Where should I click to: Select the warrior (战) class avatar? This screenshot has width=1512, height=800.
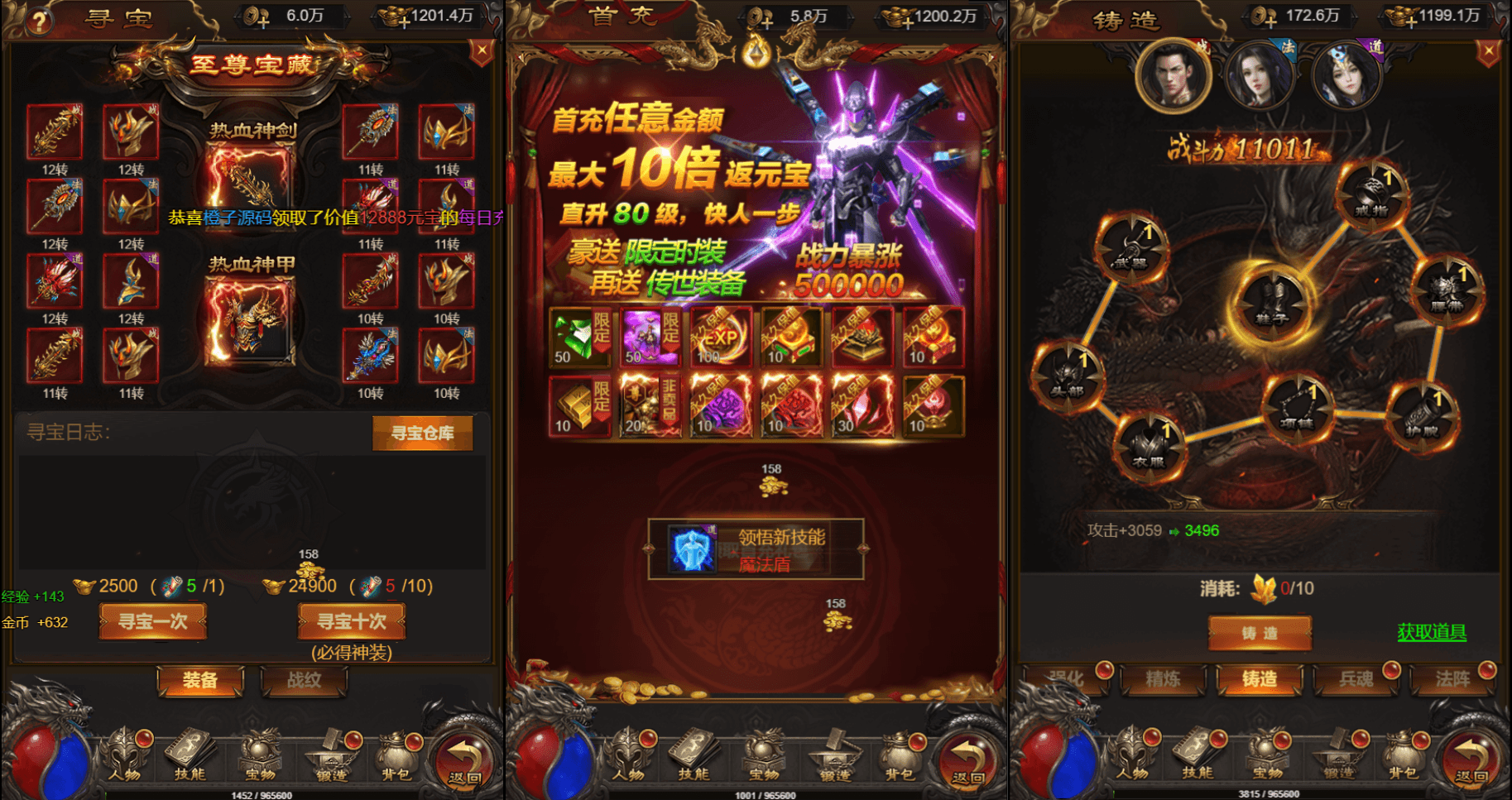coord(1175,74)
